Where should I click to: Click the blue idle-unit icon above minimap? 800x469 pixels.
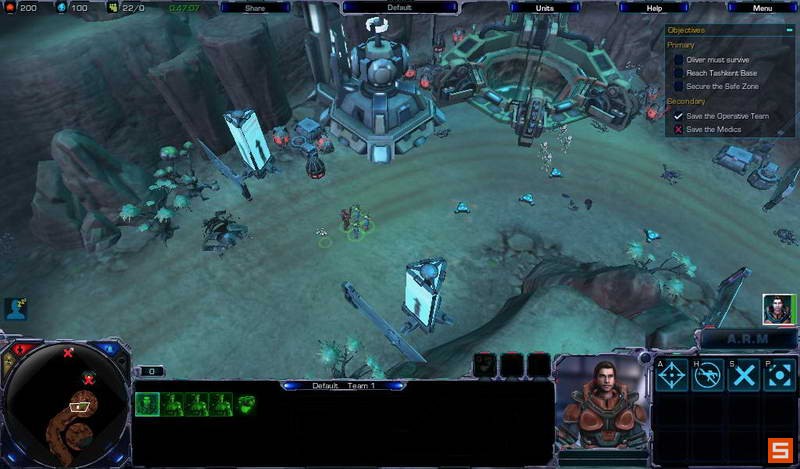tap(14, 309)
